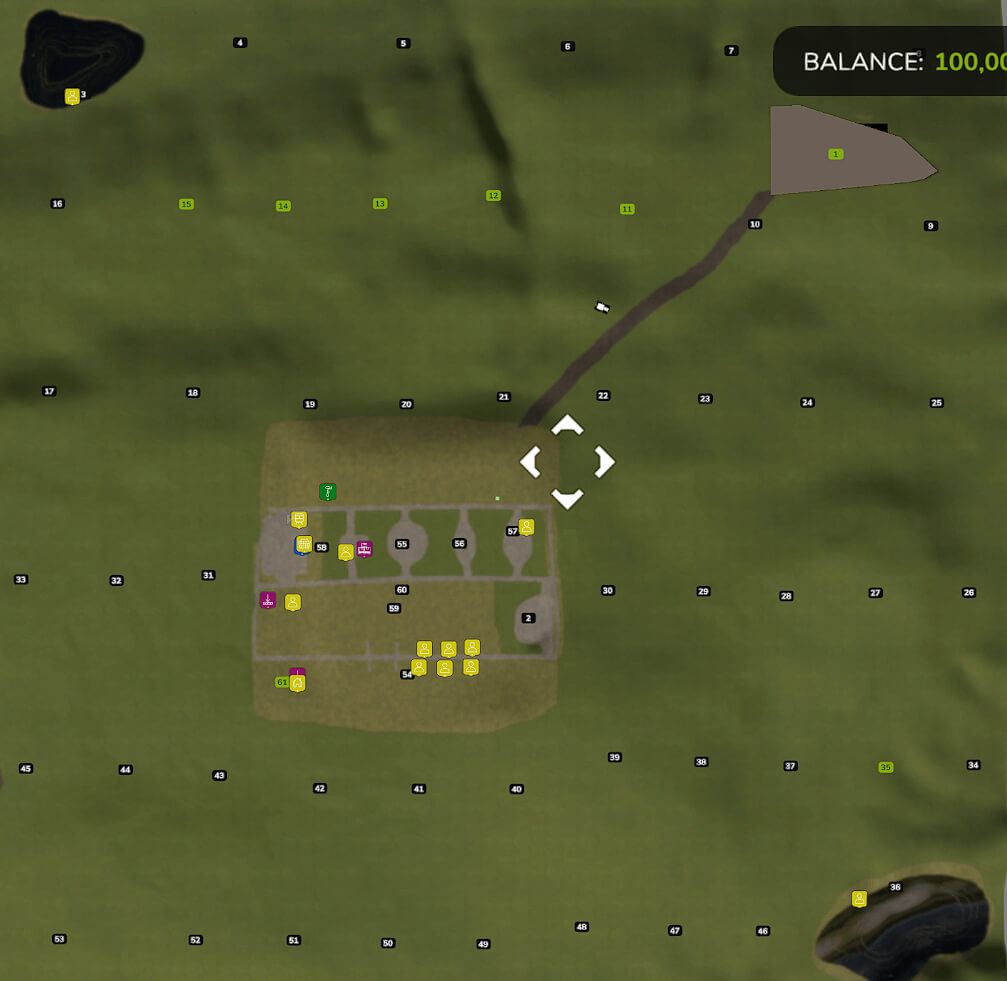This screenshot has width=1007, height=981.
Task: Select the person marker near field 36
Action: [x=859, y=898]
